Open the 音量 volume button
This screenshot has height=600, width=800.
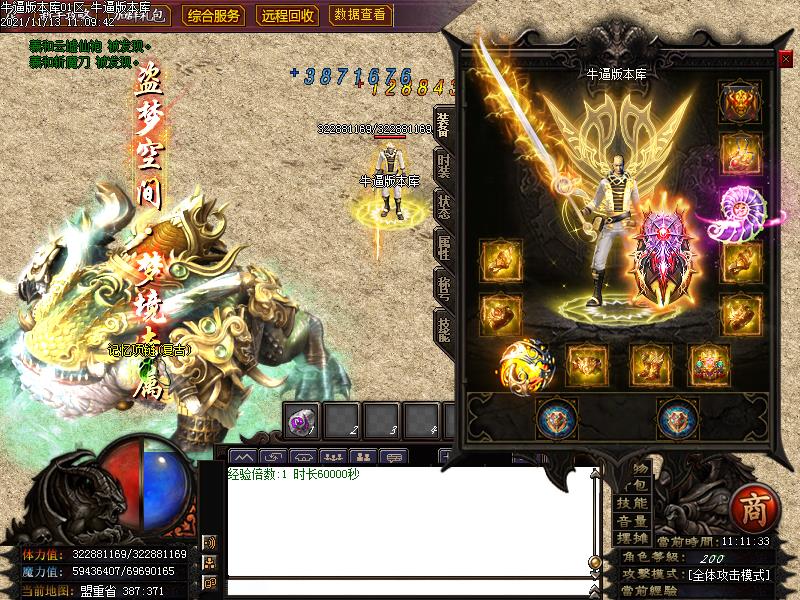(x=632, y=521)
